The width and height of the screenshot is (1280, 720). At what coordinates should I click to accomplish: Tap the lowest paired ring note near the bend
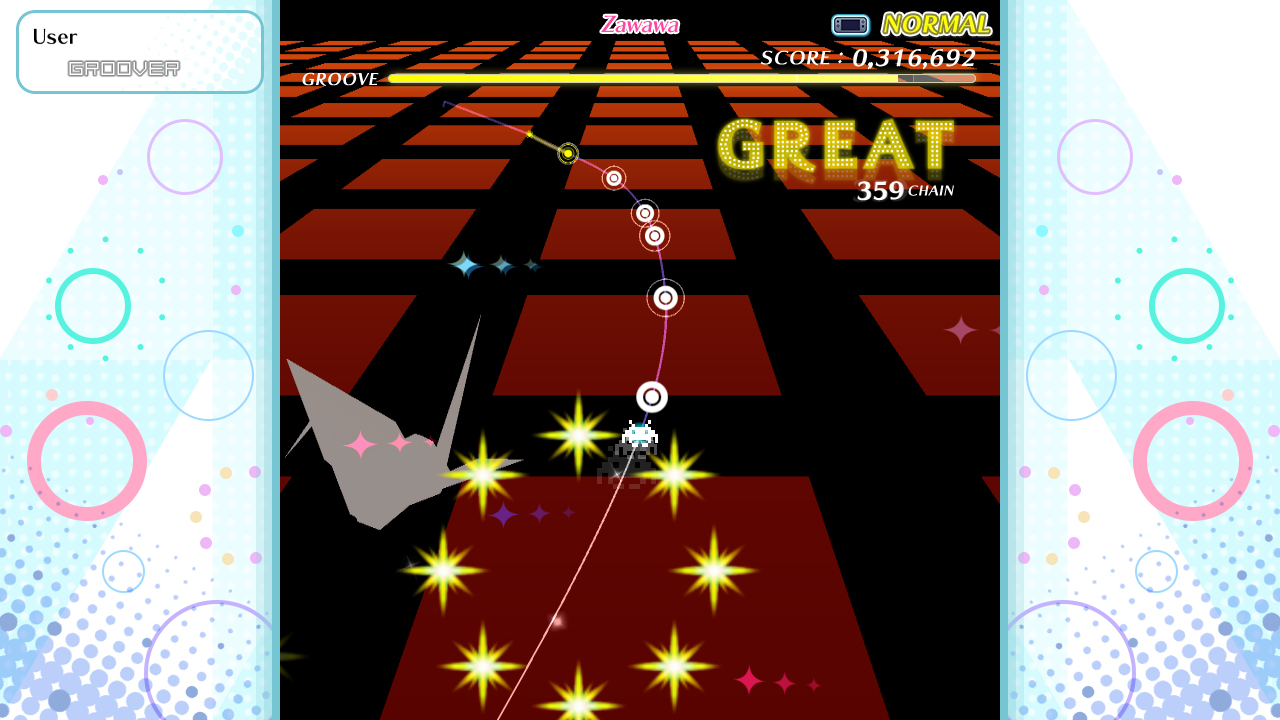656,238
